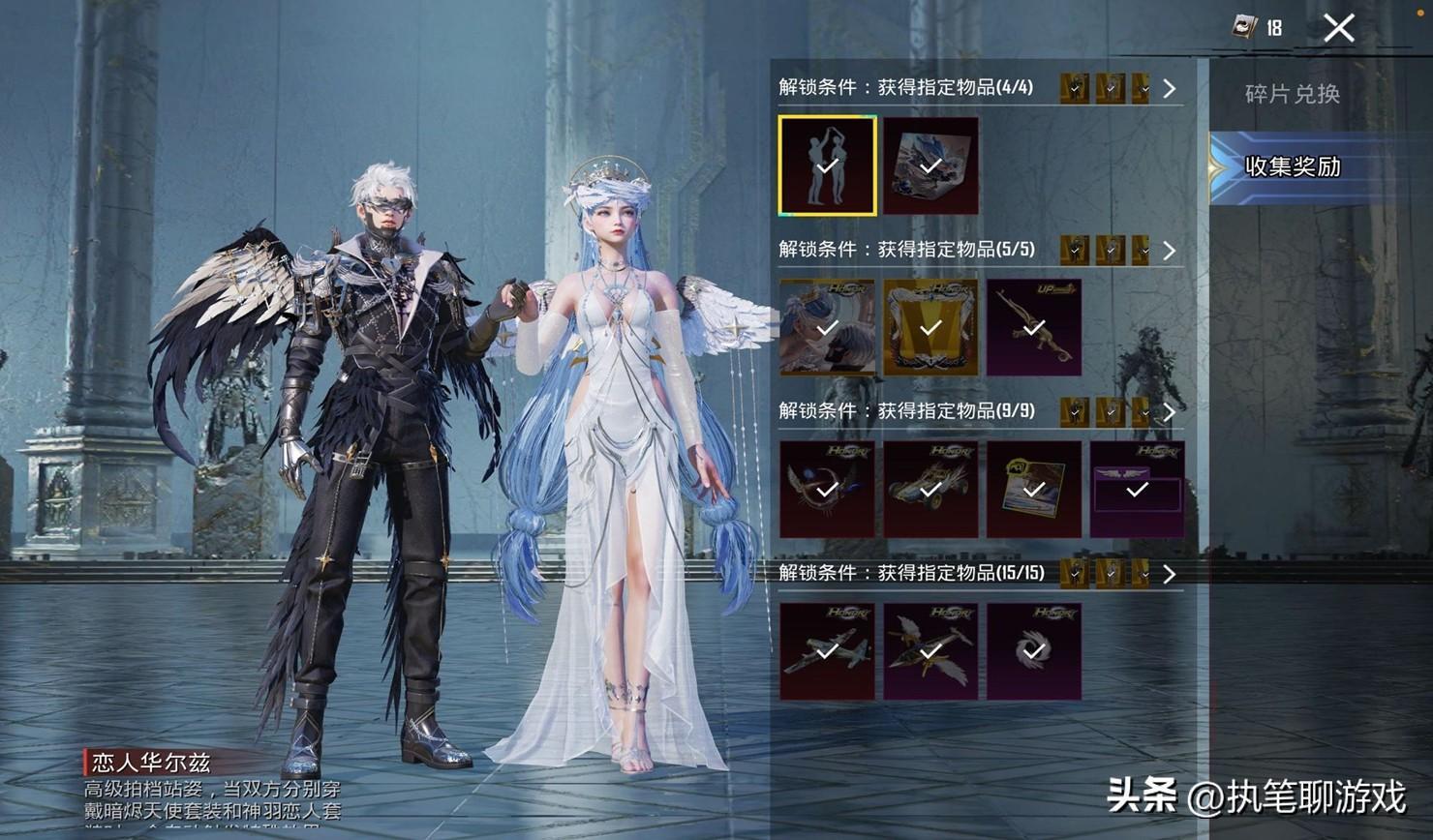This screenshot has height=840, width=1433.
Task: Expand the 5/5 unlock condition arrow
Action: tap(1170, 251)
